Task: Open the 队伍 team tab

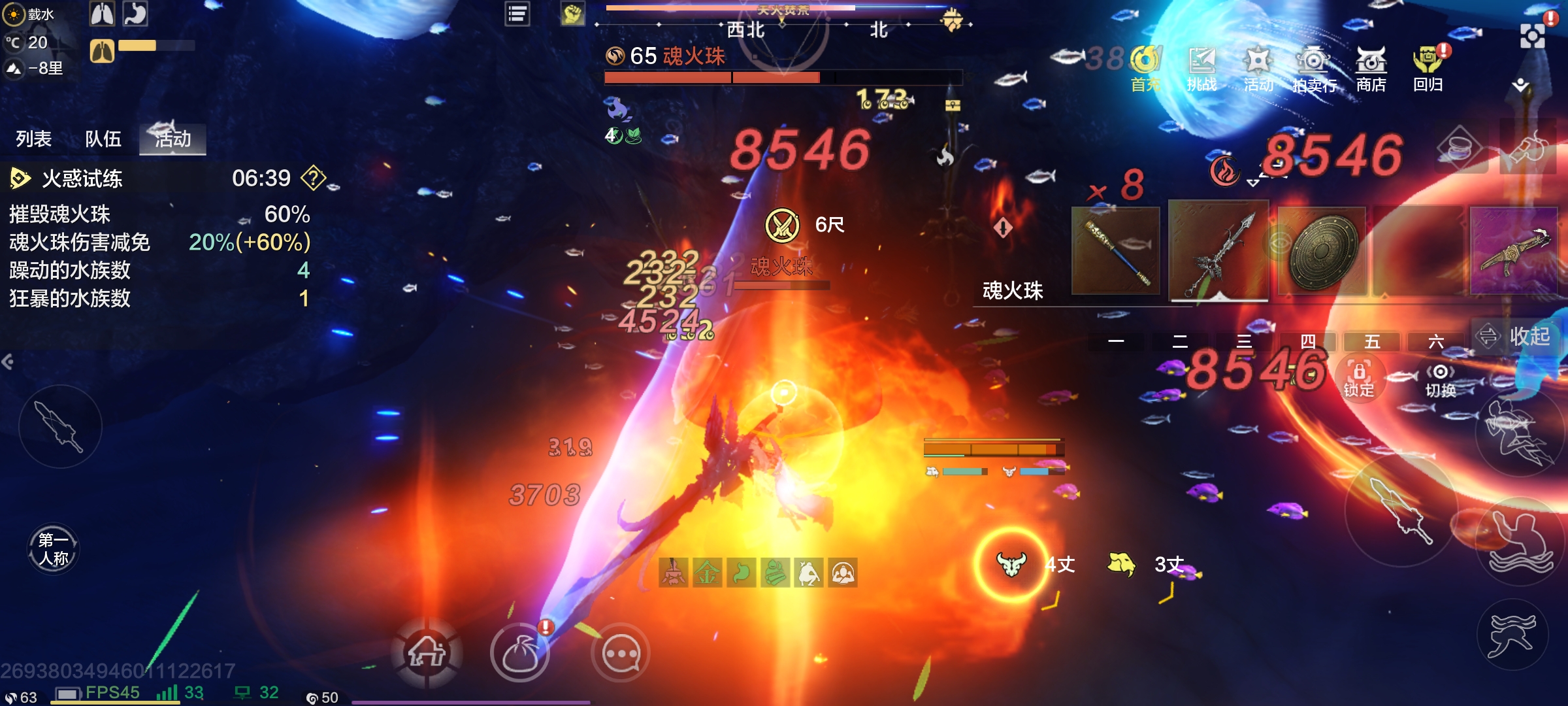Action: click(103, 139)
